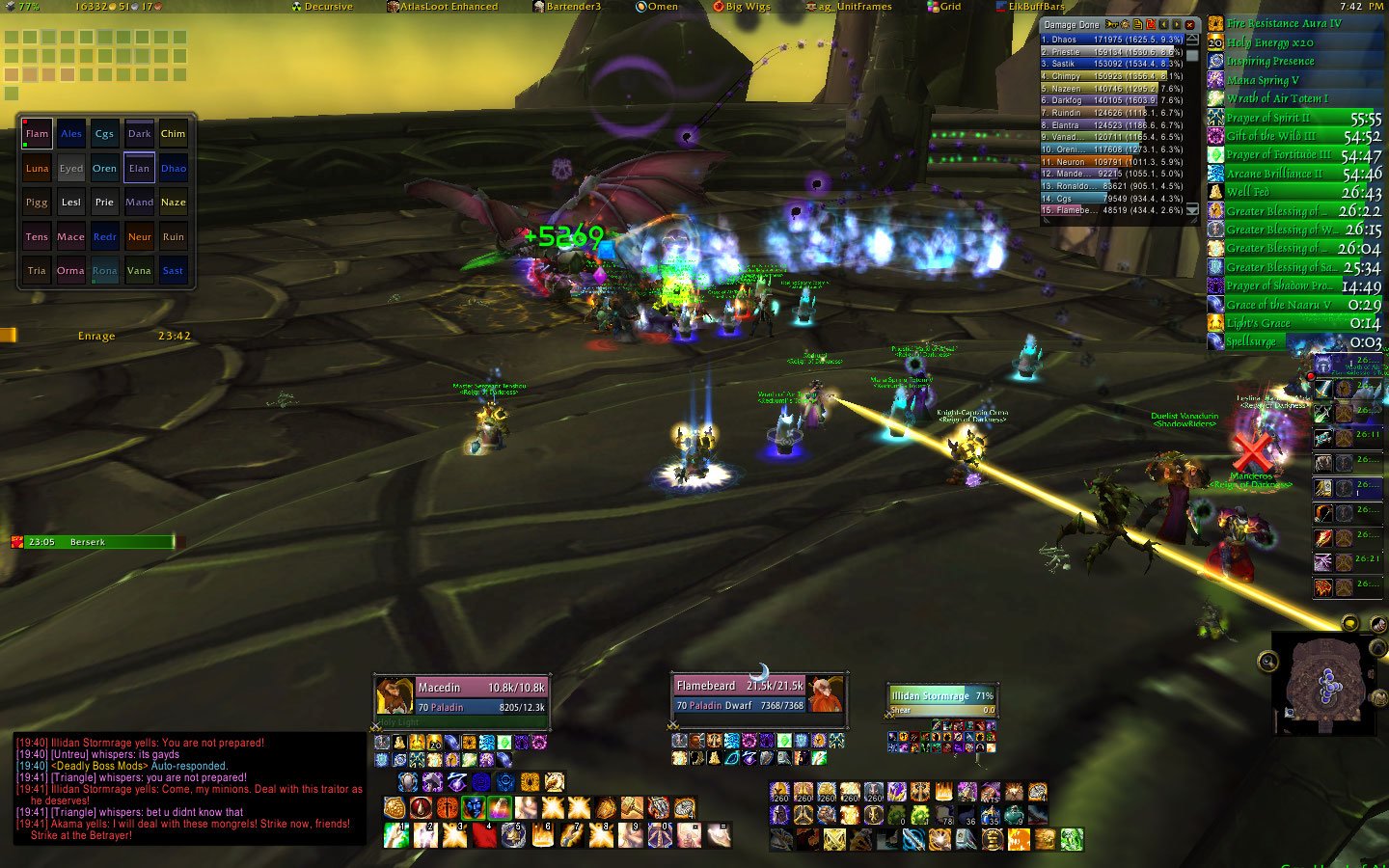Select raid member Sast in the grid

pos(173,271)
